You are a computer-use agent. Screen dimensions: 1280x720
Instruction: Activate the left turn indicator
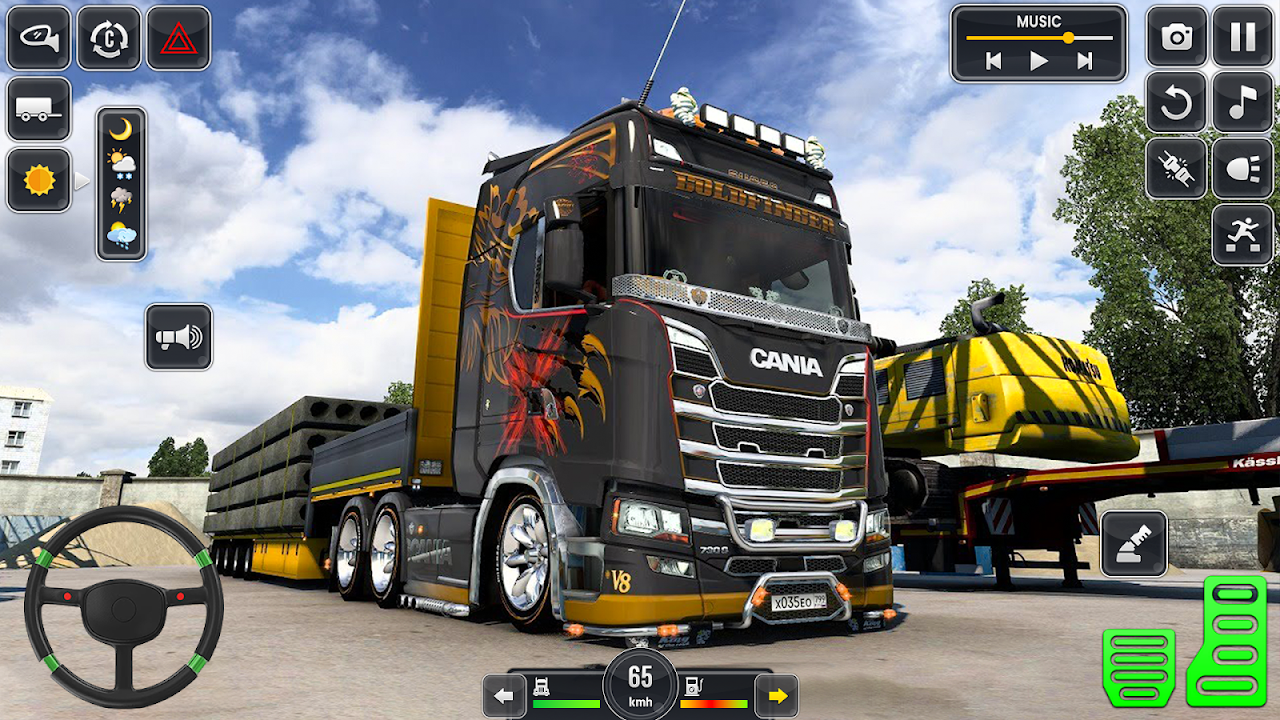(505, 695)
